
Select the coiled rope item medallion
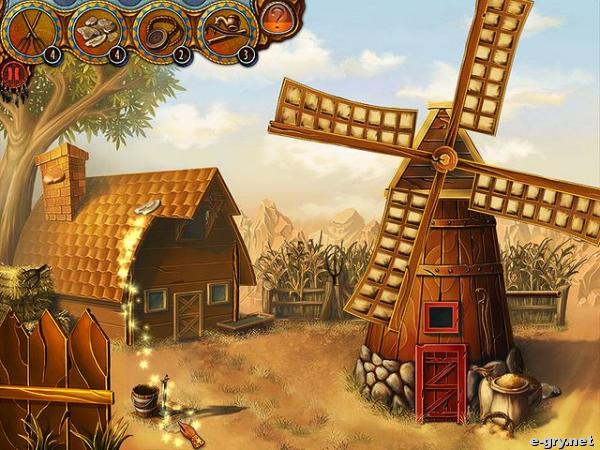click(162, 29)
